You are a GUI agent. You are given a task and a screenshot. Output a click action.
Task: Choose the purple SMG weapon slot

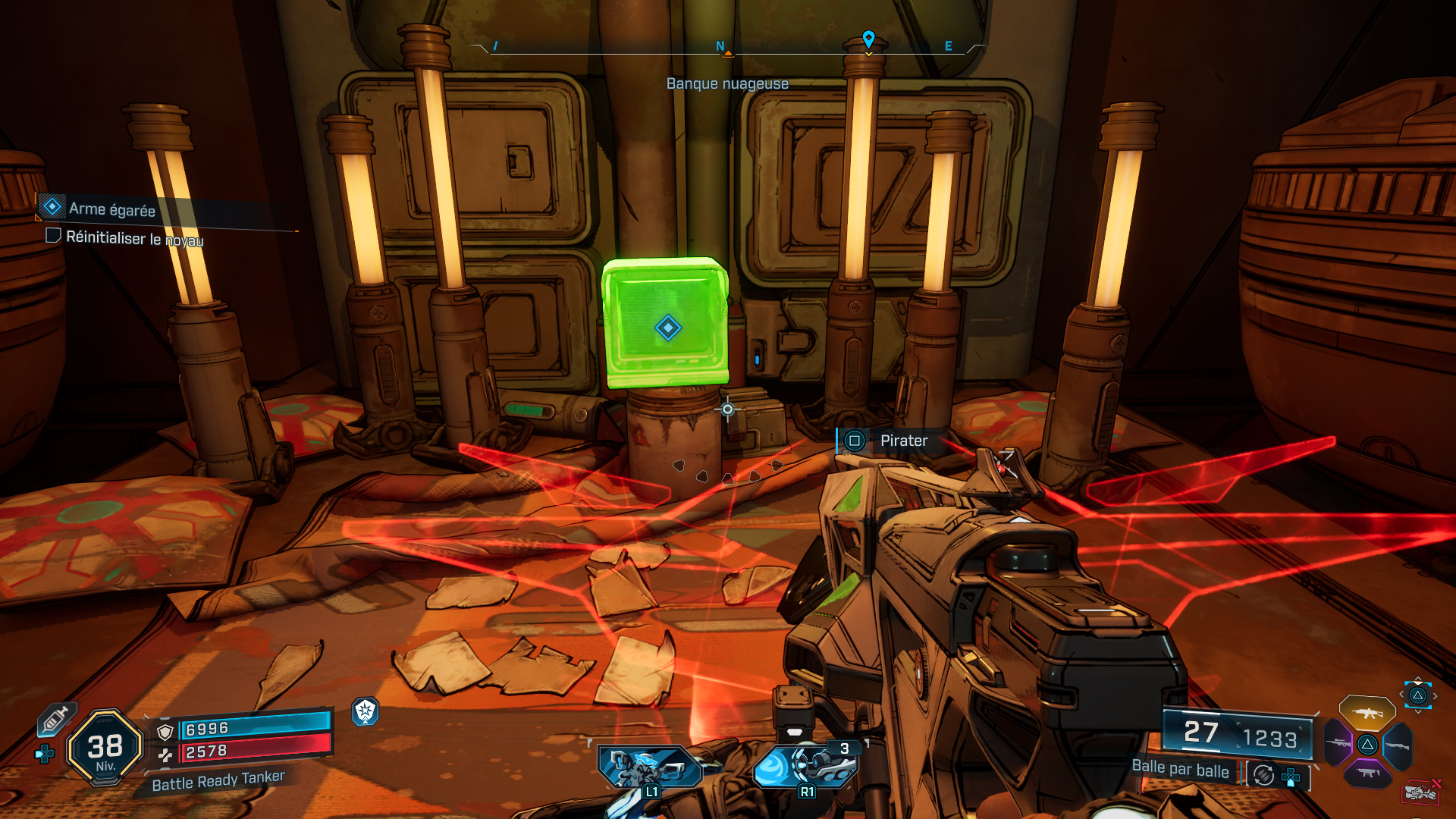click(1367, 773)
